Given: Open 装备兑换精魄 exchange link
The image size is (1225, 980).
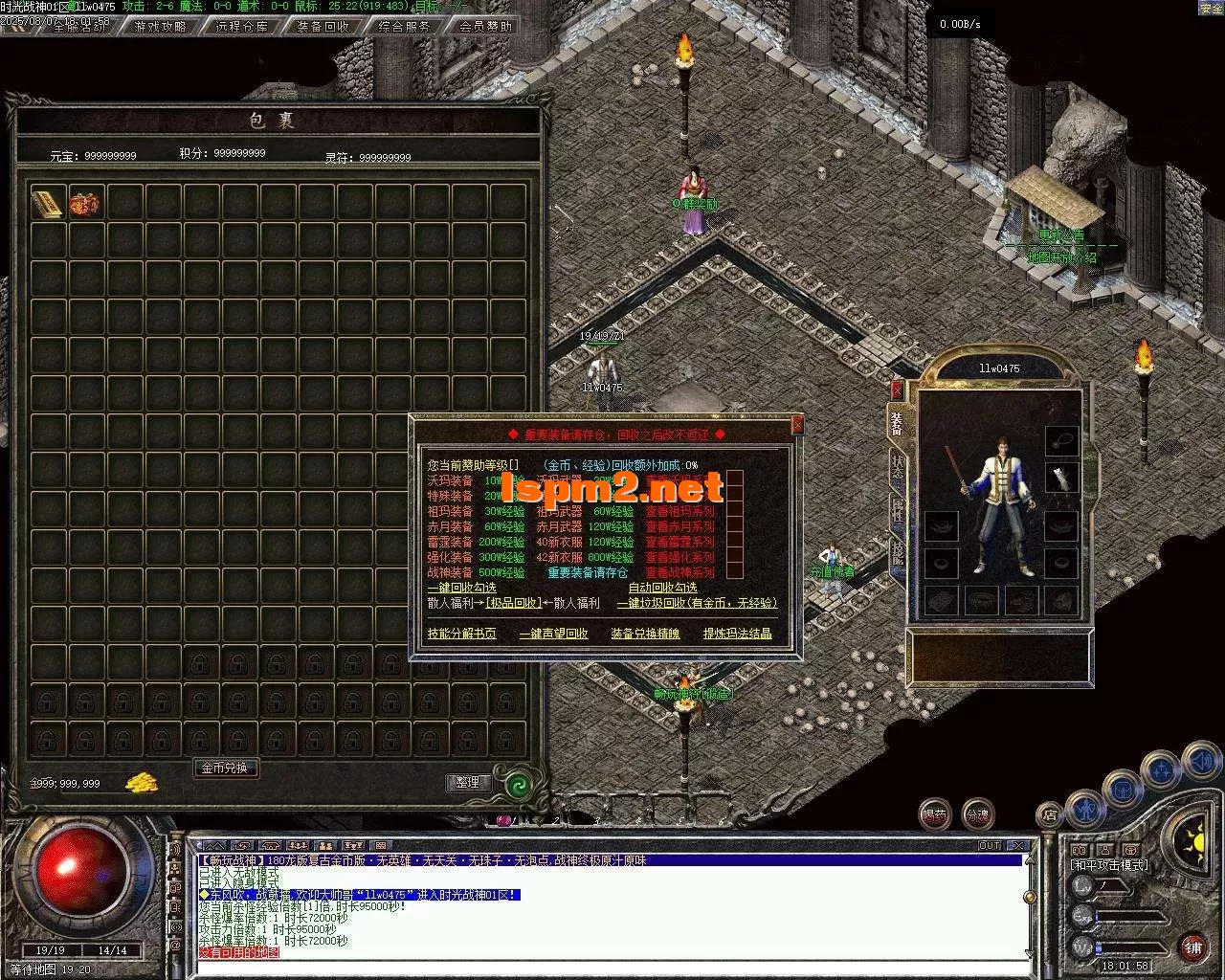Looking at the screenshot, I should [x=645, y=634].
